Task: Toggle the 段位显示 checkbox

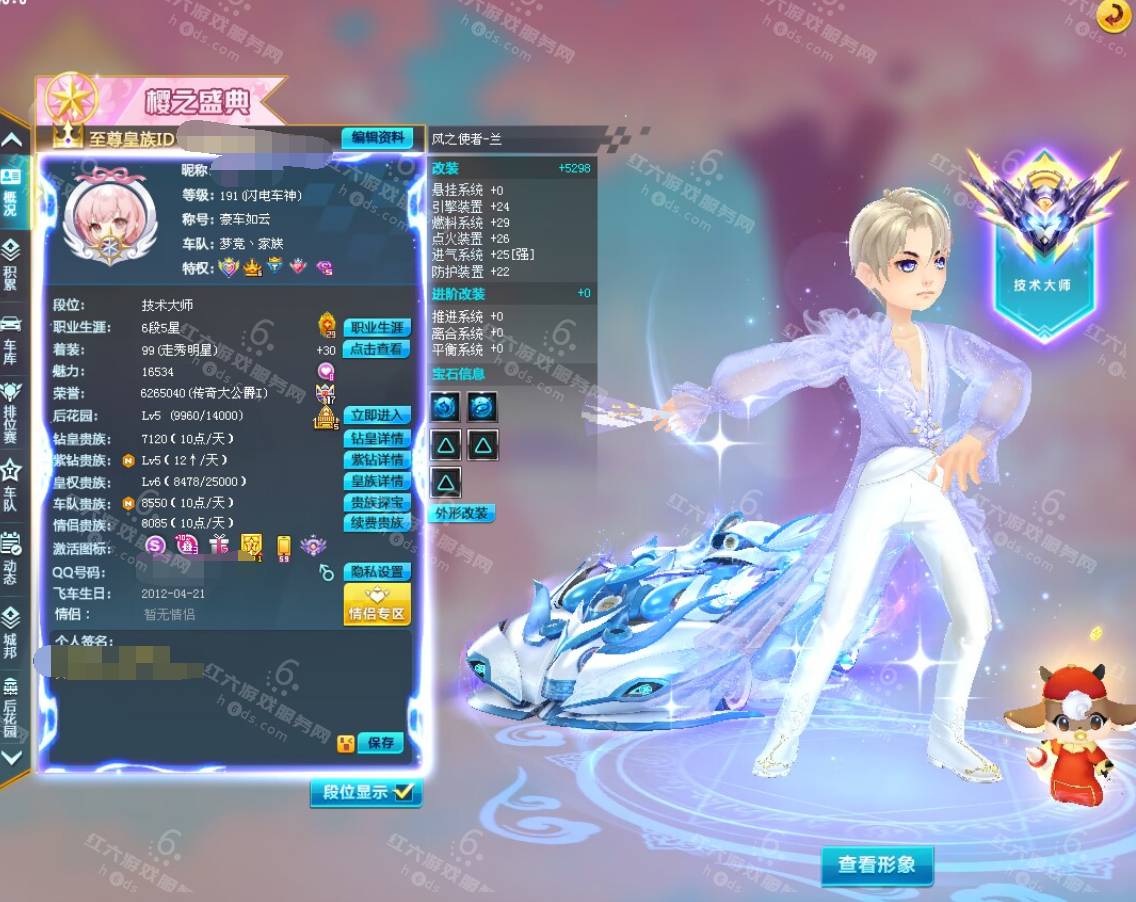Action: 366,792
